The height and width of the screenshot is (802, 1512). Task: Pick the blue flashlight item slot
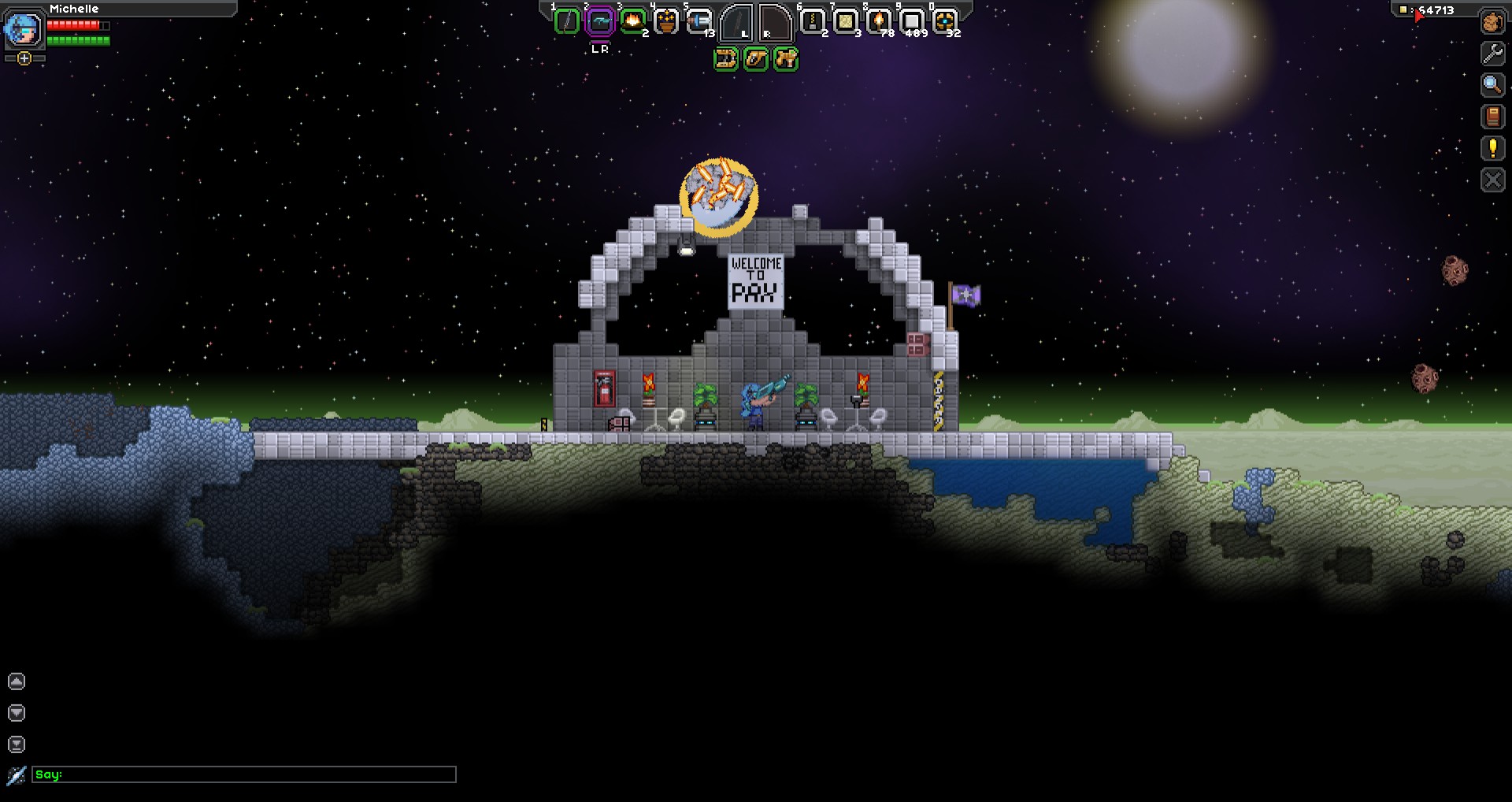tap(699, 21)
